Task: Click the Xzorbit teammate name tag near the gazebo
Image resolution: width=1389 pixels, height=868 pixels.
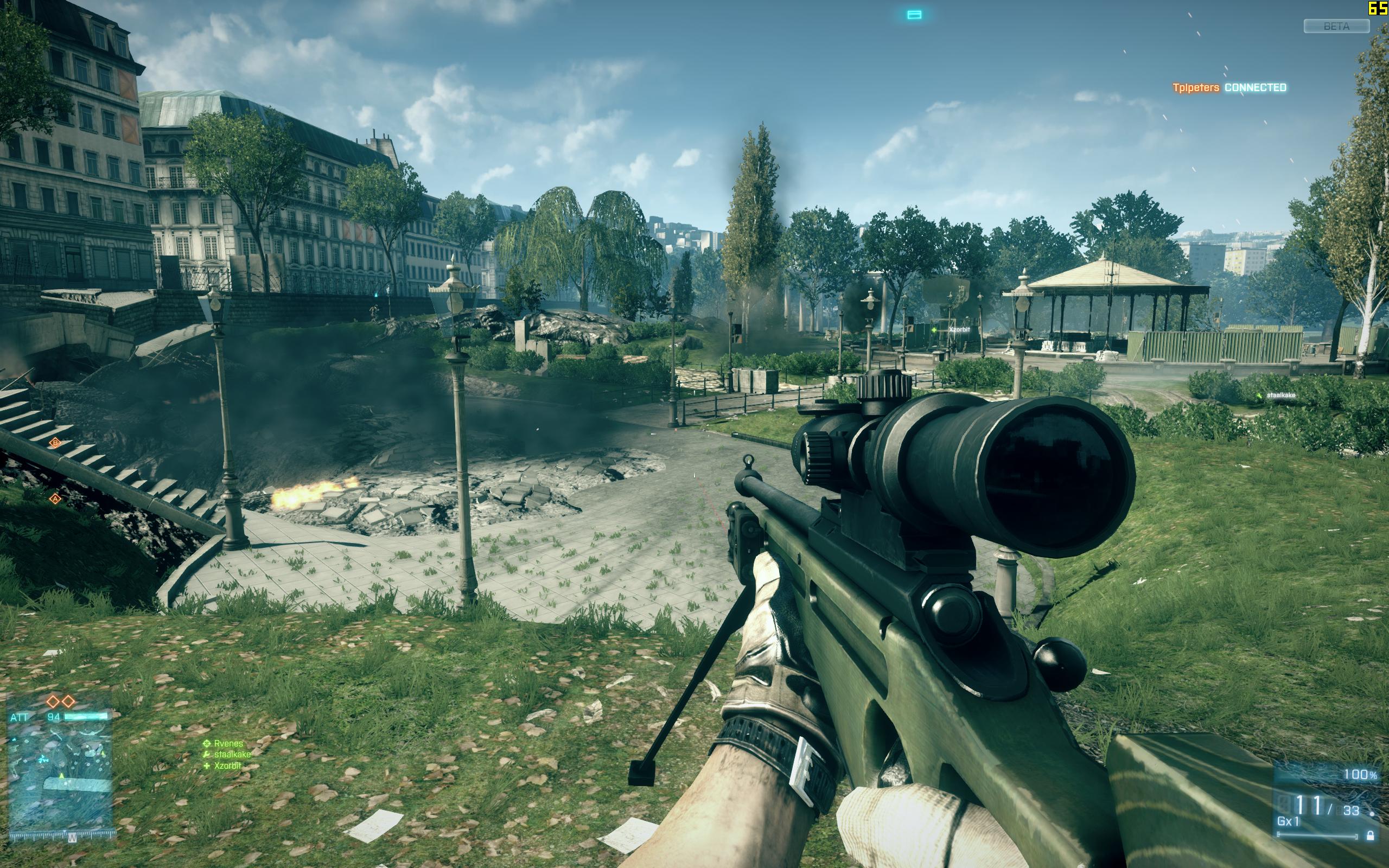Action: pos(959,329)
